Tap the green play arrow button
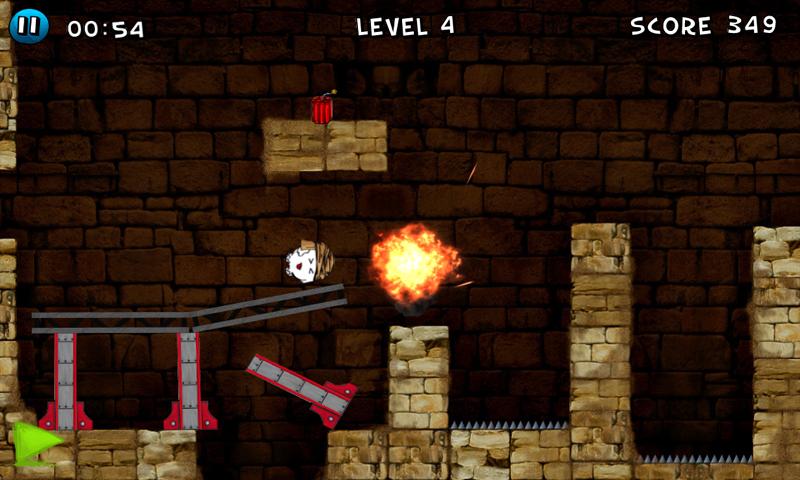Viewport: 800px width, 480px height. pyautogui.click(x=36, y=443)
